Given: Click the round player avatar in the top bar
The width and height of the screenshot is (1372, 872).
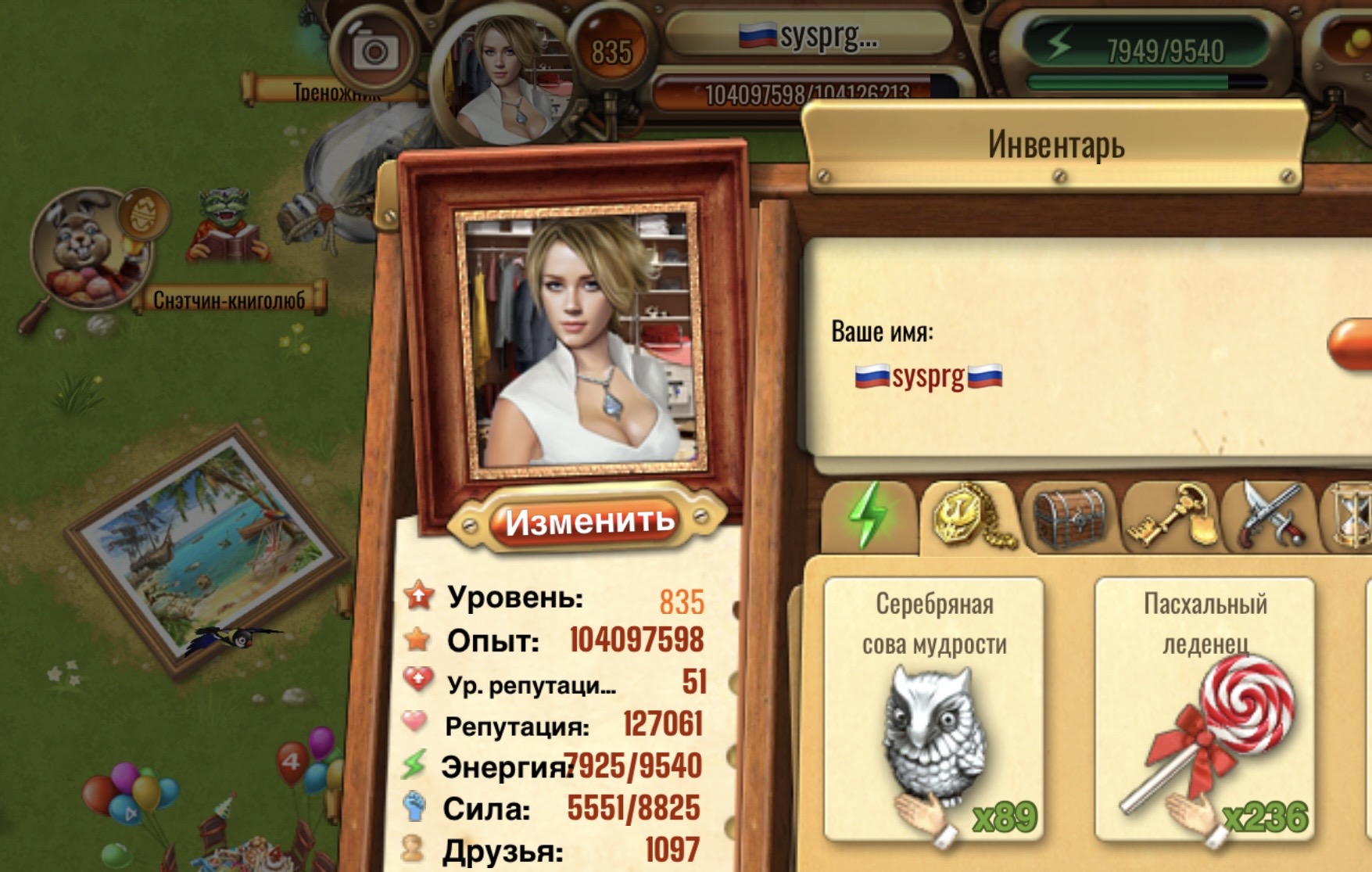Looking at the screenshot, I should tap(506, 78).
